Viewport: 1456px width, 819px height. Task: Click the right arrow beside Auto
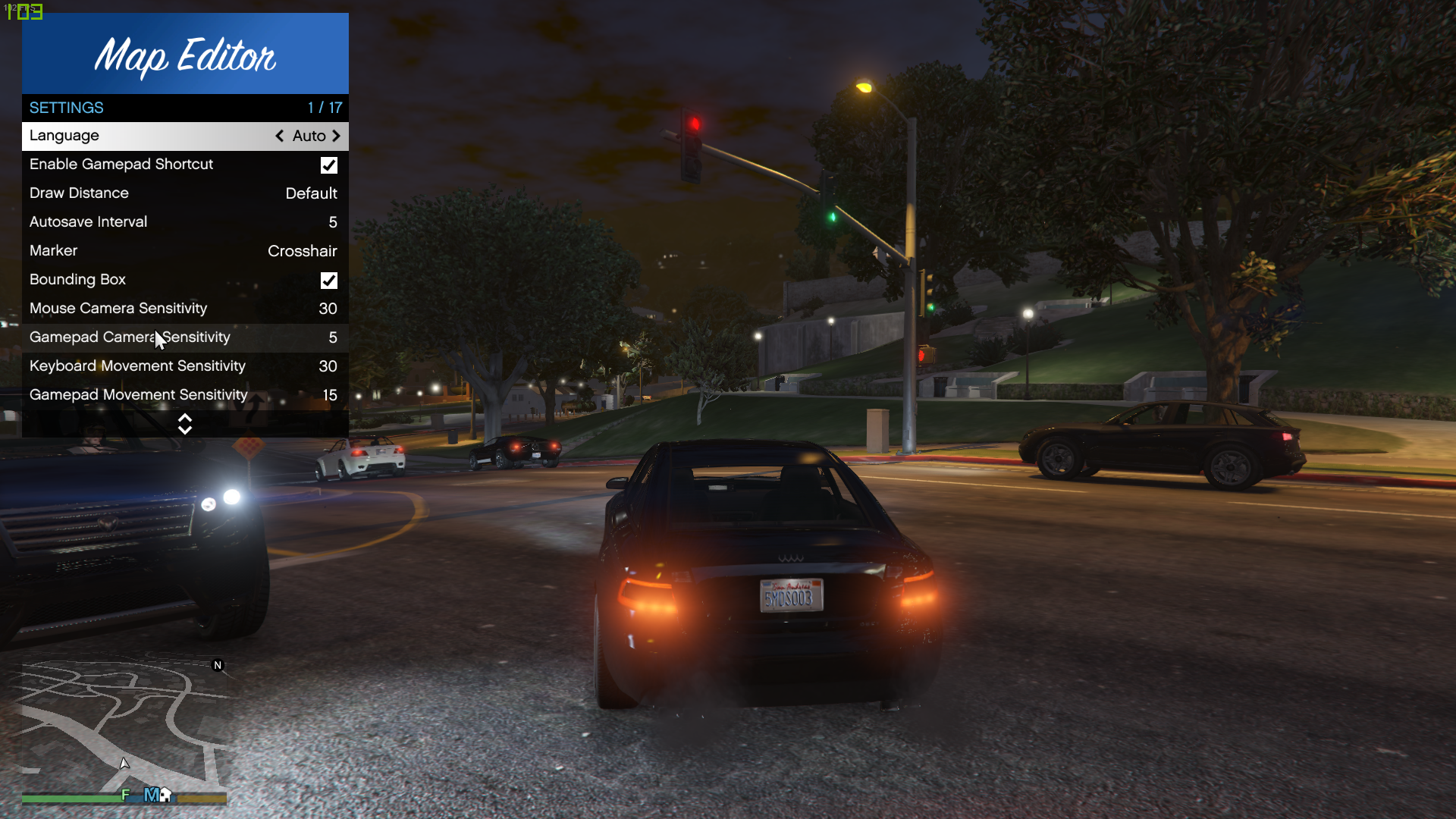click(336, 136)
